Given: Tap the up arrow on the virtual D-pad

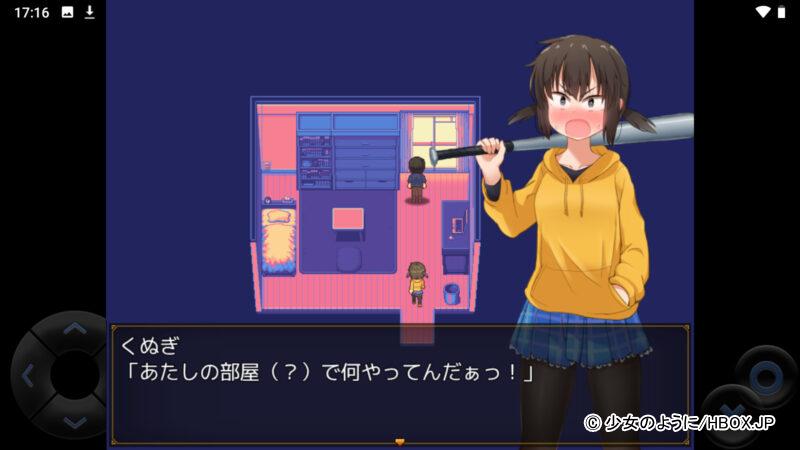Looking at the screenshot, I should coord(73,329).
